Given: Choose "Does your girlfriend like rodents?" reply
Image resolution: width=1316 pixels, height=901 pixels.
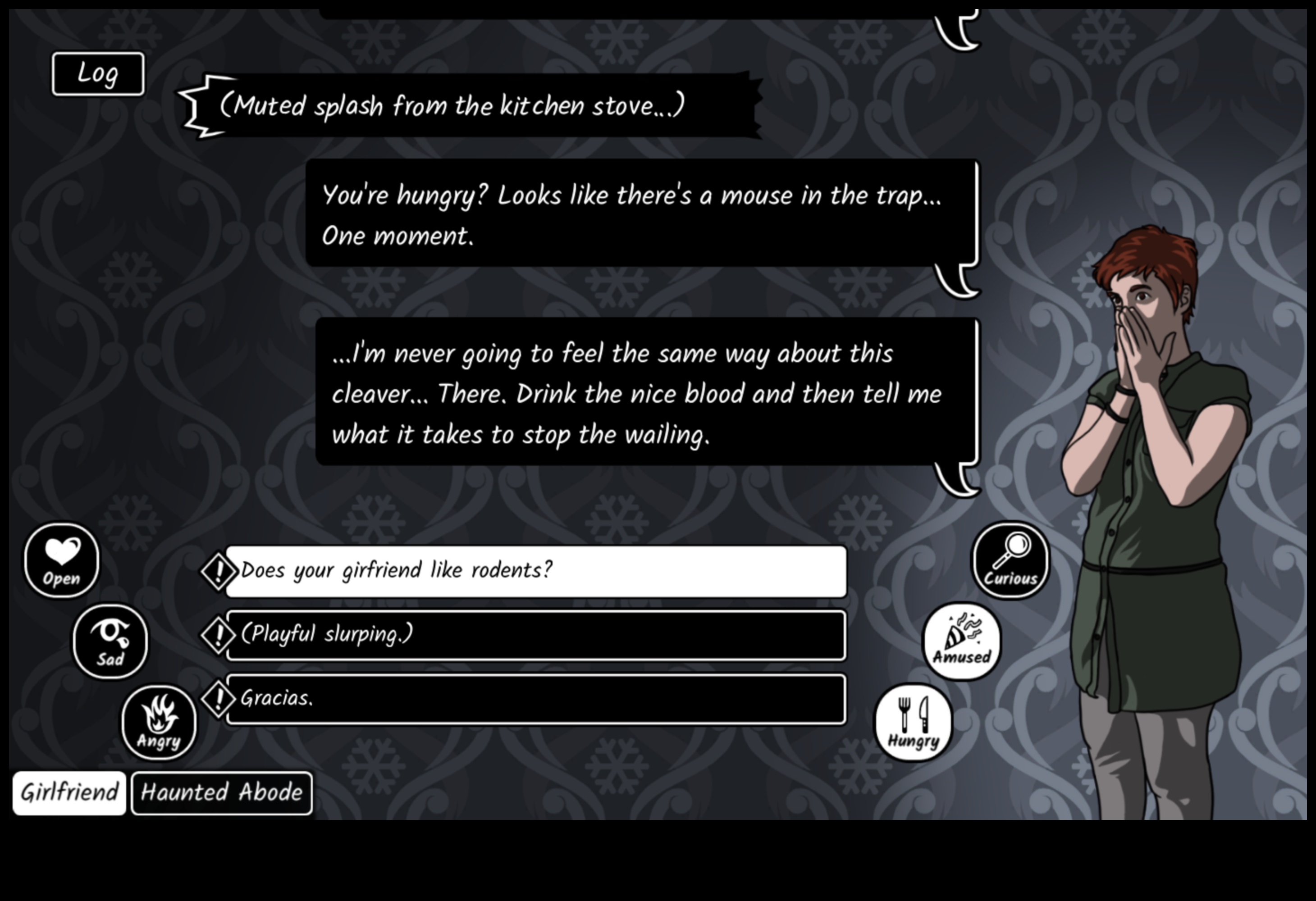Looking at the screenshot, I should pos(535,571).
